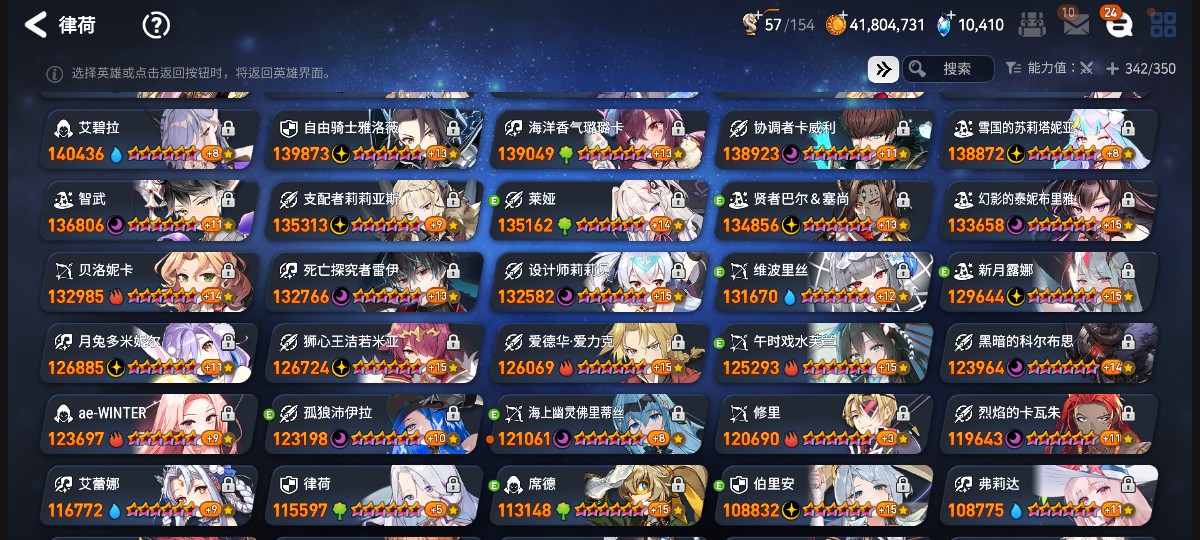Open the 能力值 sort filter
This screenshot has width=1200, height=540.
coord(1048,69)
